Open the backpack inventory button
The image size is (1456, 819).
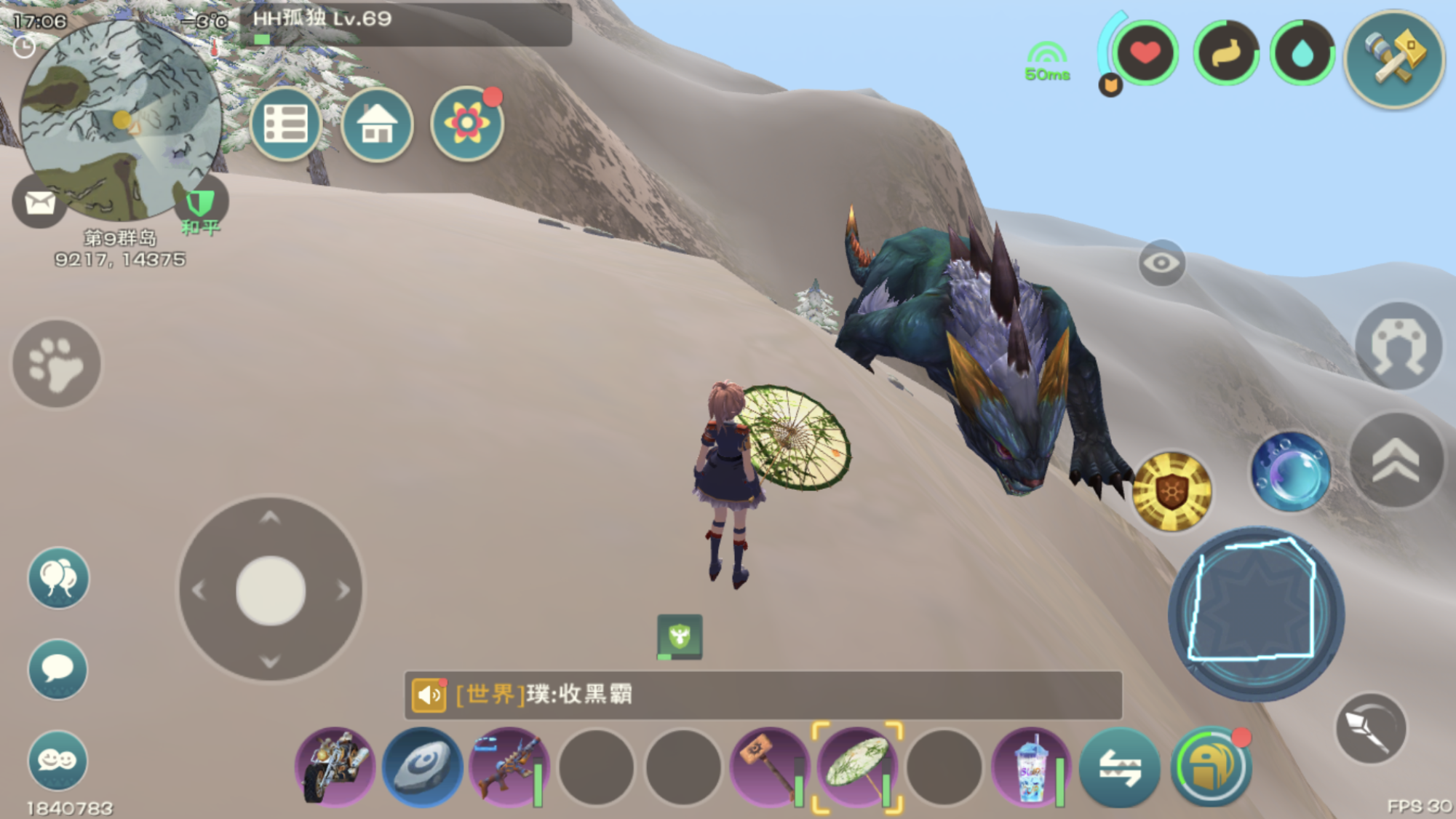(x=1210, y=767)
